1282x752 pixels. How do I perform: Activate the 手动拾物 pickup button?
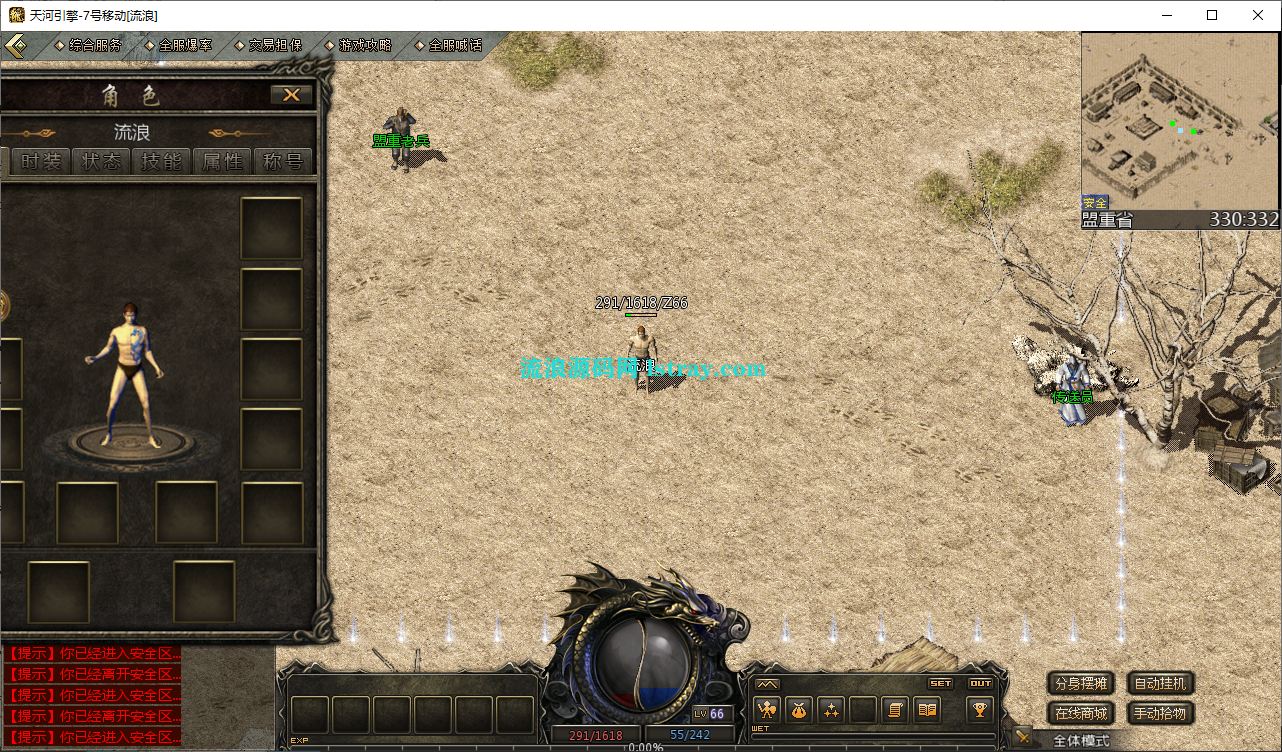click(x=1161, y=713)
